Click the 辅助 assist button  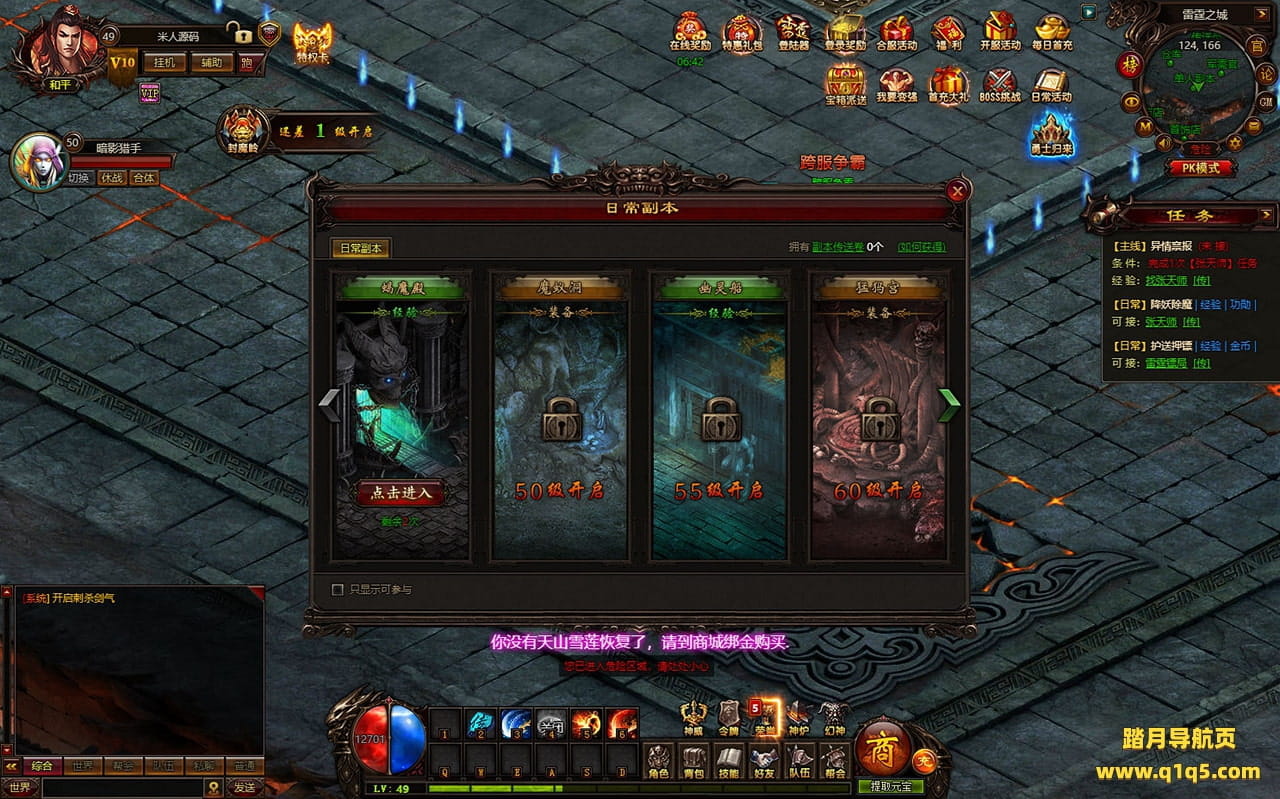[211, 63]
